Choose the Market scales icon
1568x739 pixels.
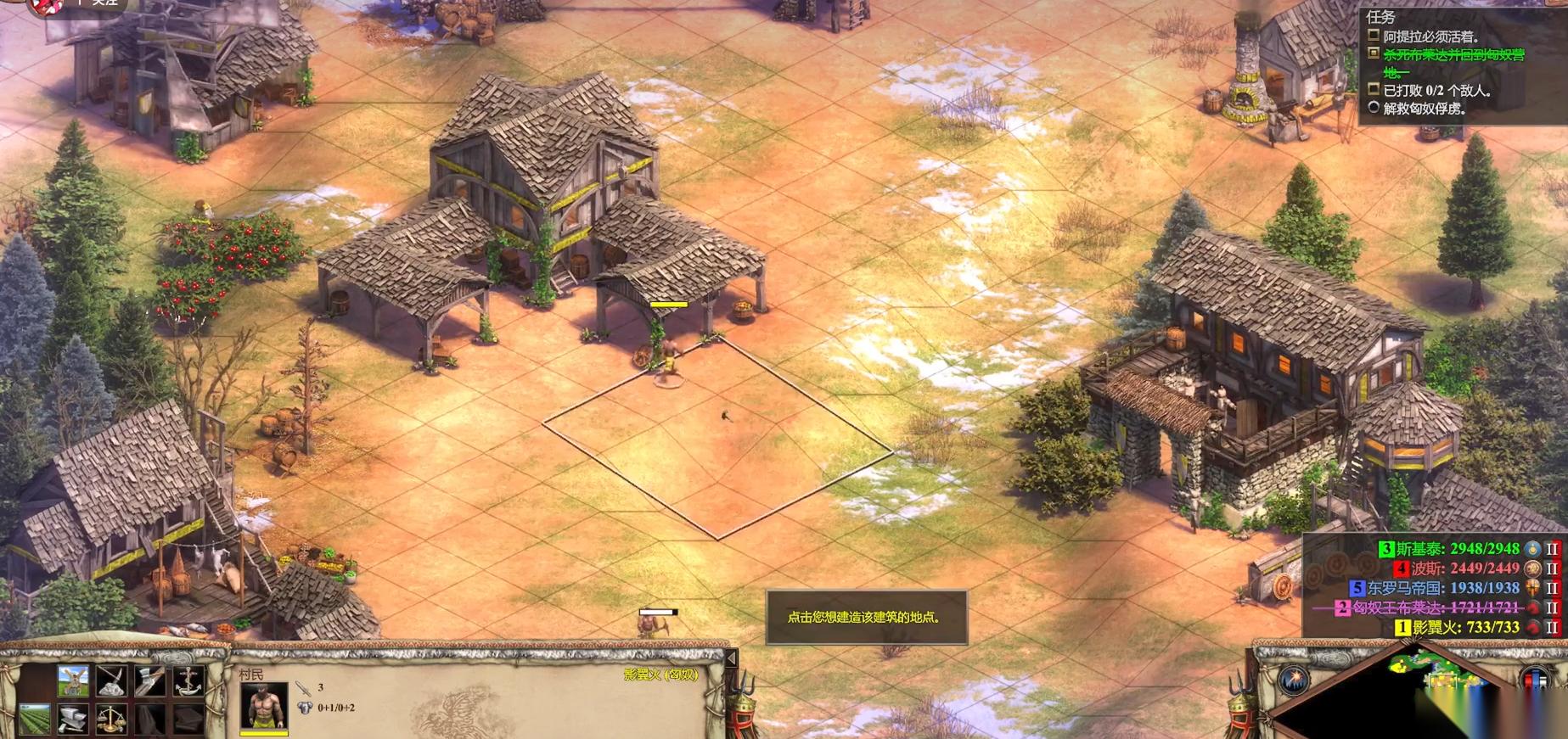(112, 719)
